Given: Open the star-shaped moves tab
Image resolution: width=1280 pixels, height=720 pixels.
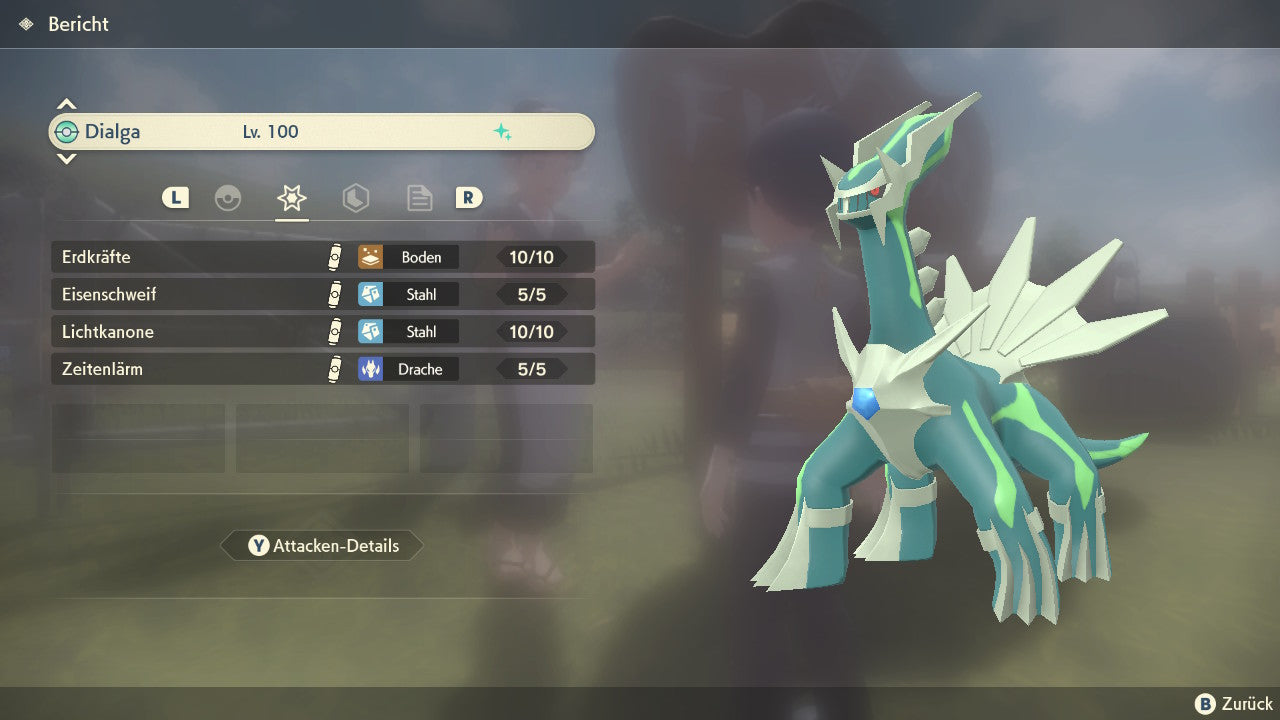Looking at the screenshot, I should coord(291,198).
